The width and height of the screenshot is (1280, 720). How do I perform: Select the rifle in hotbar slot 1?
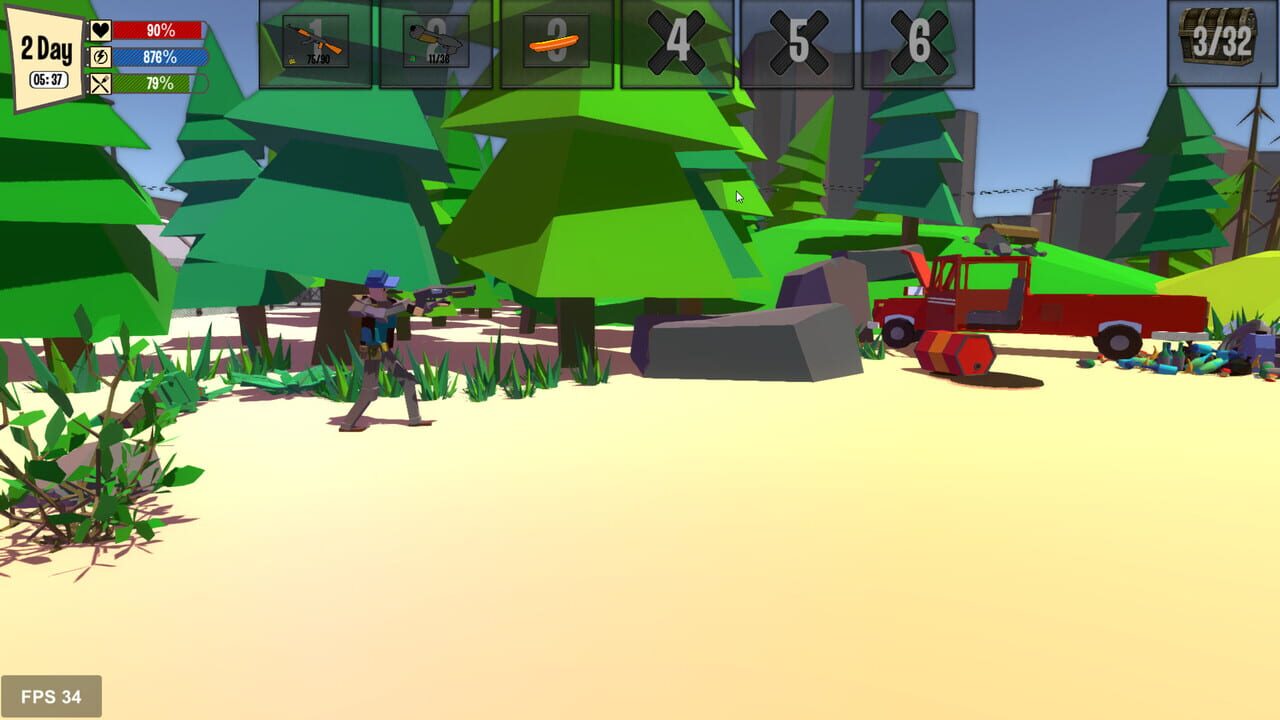point(315,42)
